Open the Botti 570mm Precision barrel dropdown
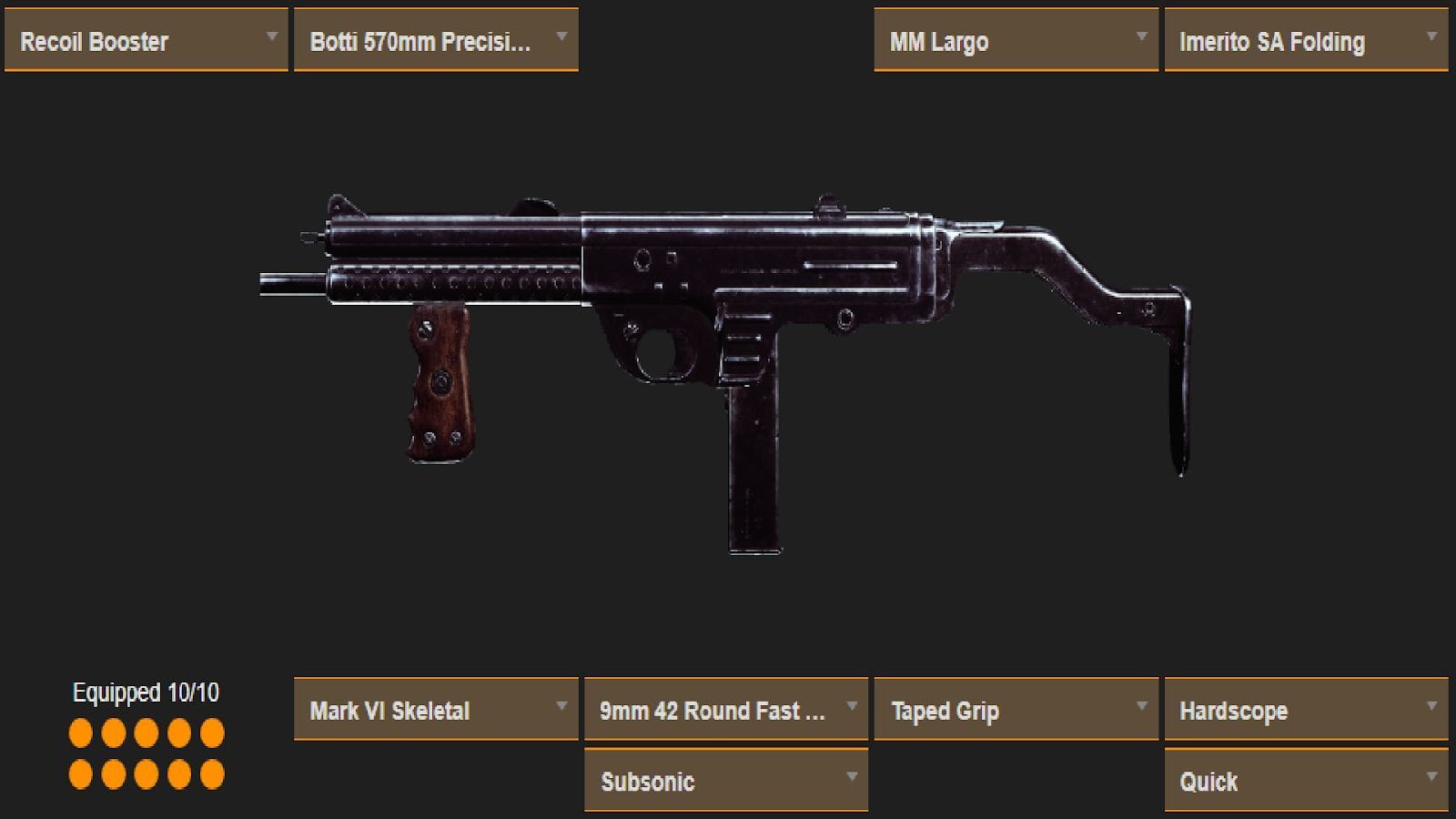This screenshot has height=819, width=1456. click(x=435, y=40)
